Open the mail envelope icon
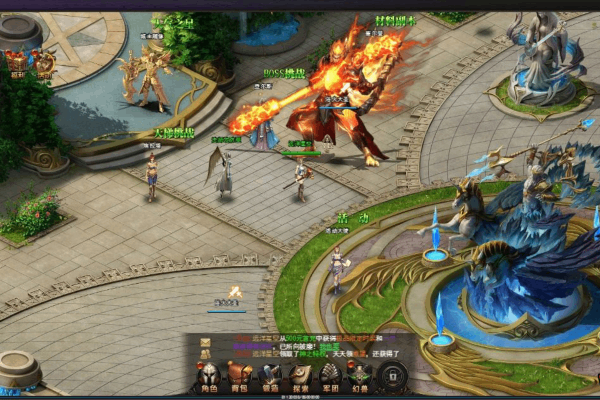This screenshot has width=600, height=400. coord(205,342)
